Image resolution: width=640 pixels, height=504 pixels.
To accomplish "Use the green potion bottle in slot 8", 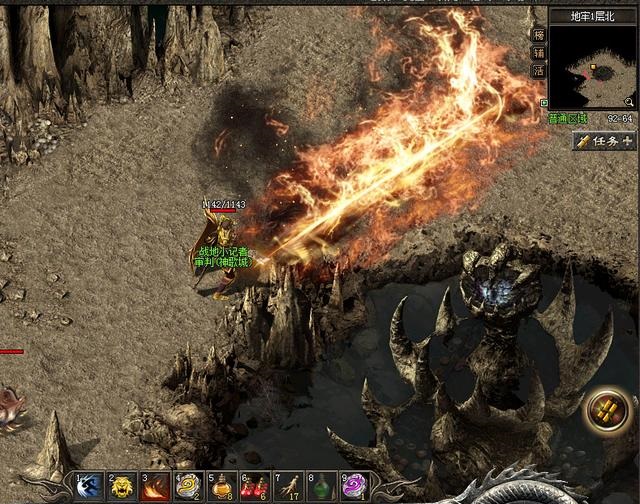I will click(x=321, y=487).
